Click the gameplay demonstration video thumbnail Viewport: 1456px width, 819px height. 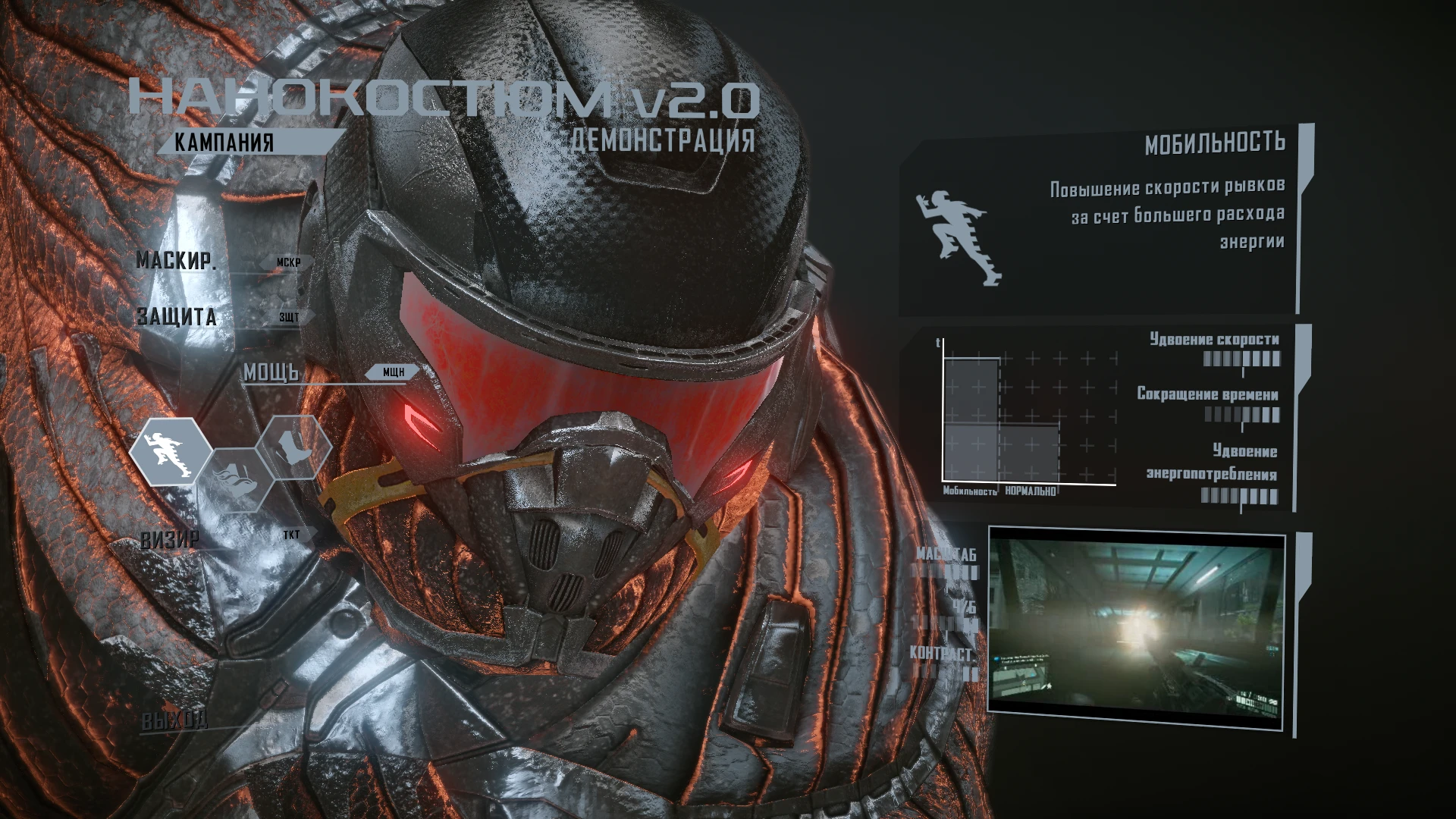tap(1137, 623)
